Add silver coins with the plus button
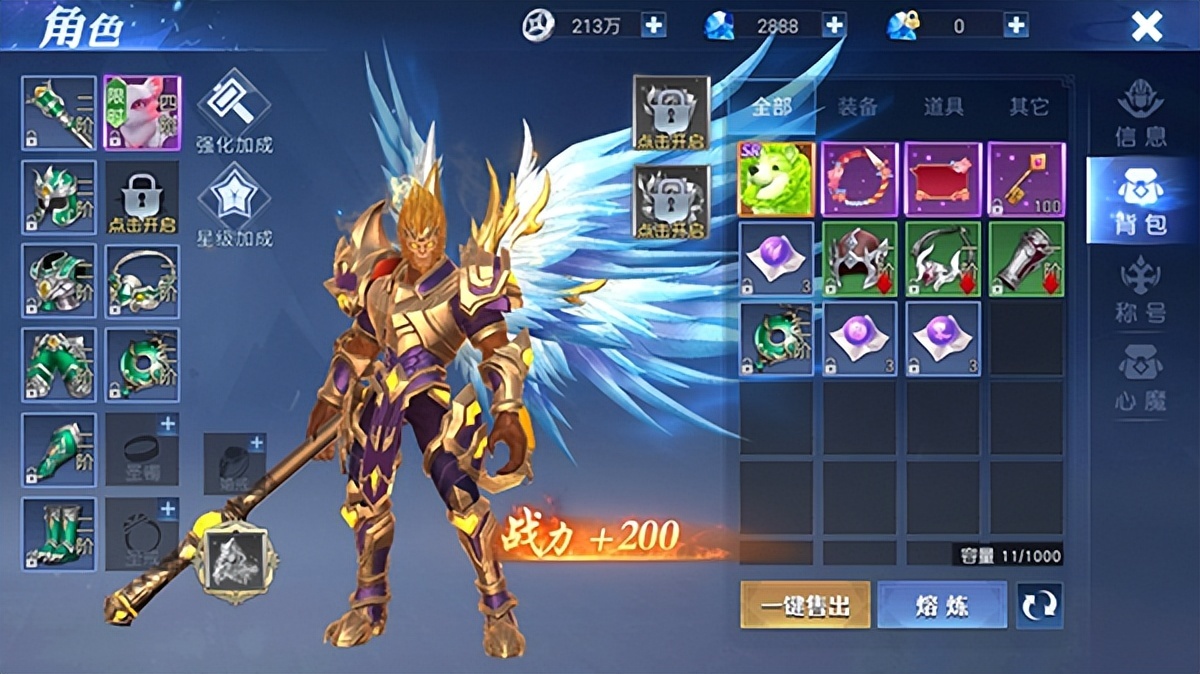The height and width of the screenshot is (674, 1200). coord(653,26)
